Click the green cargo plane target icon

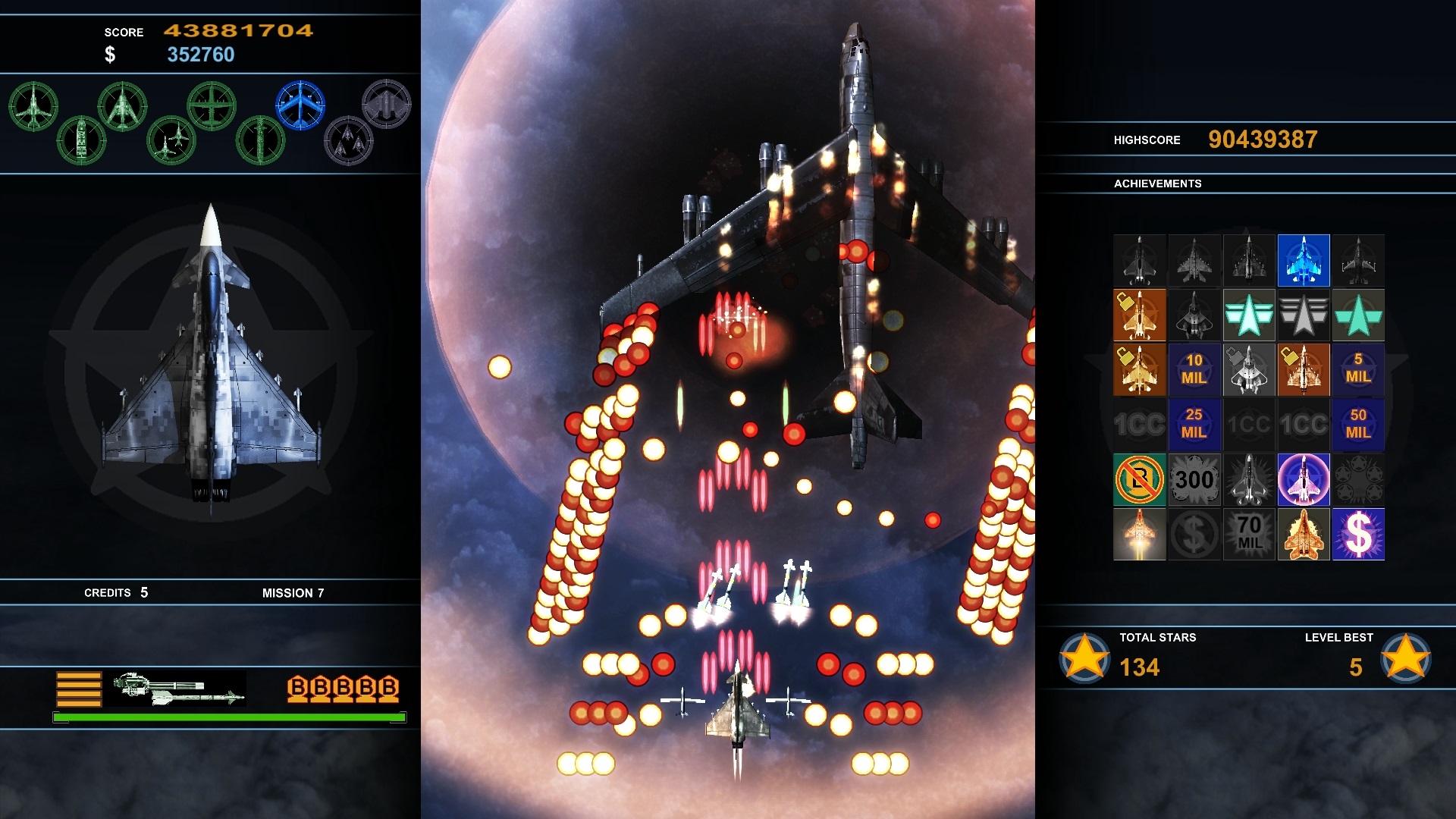pyautogui.click(x=212, y=104)
